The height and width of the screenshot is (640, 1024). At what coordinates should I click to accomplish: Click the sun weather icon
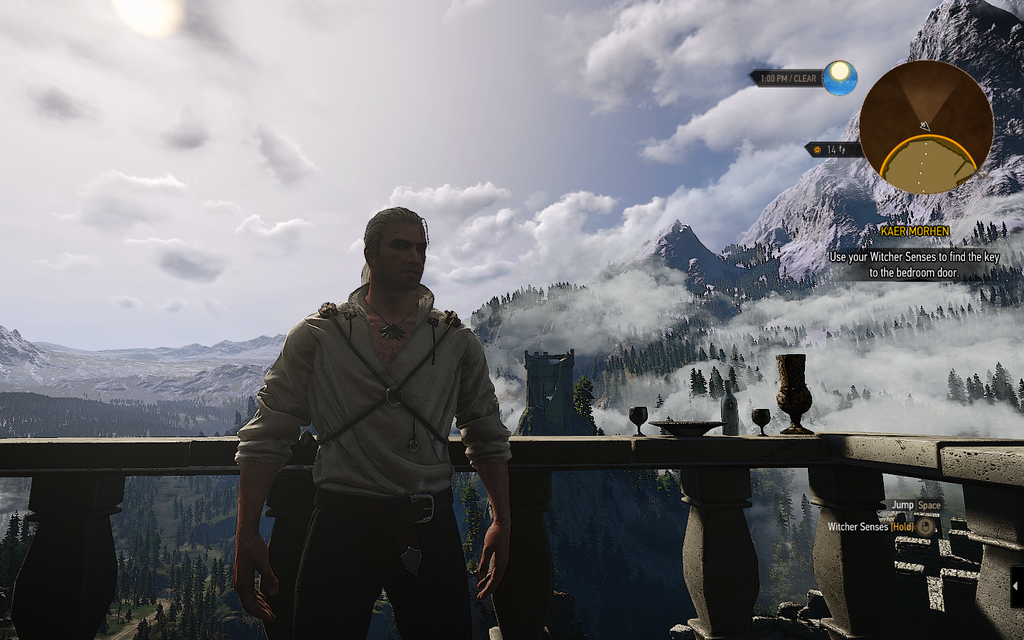pos(840,77)
